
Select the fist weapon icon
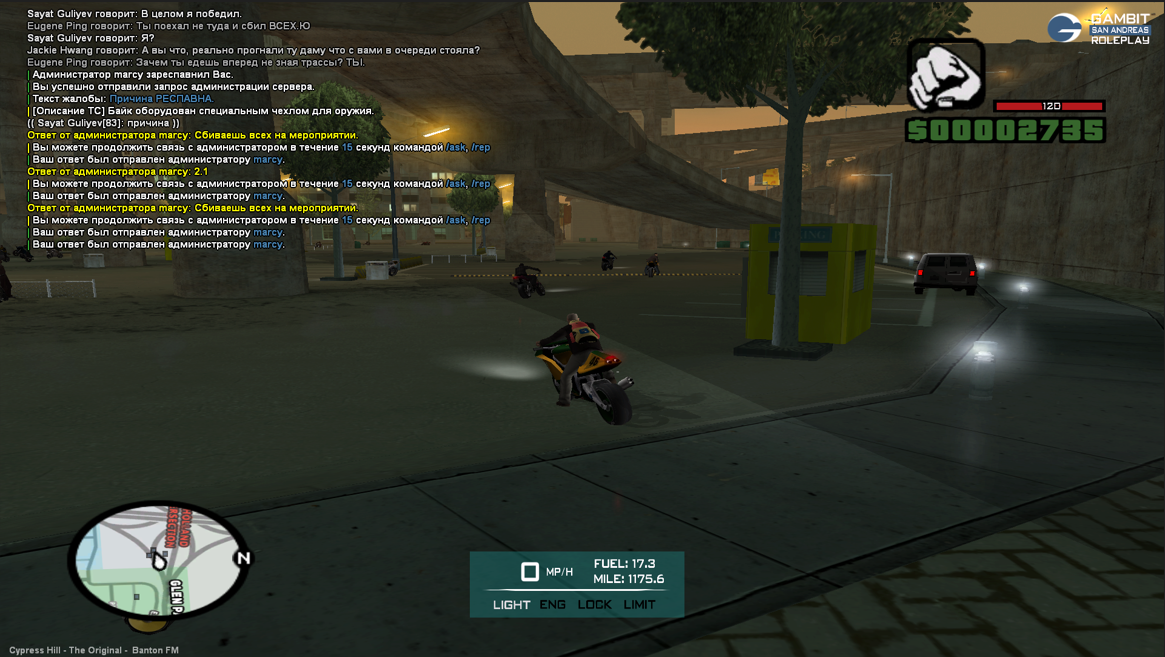[x=945, y=75]
